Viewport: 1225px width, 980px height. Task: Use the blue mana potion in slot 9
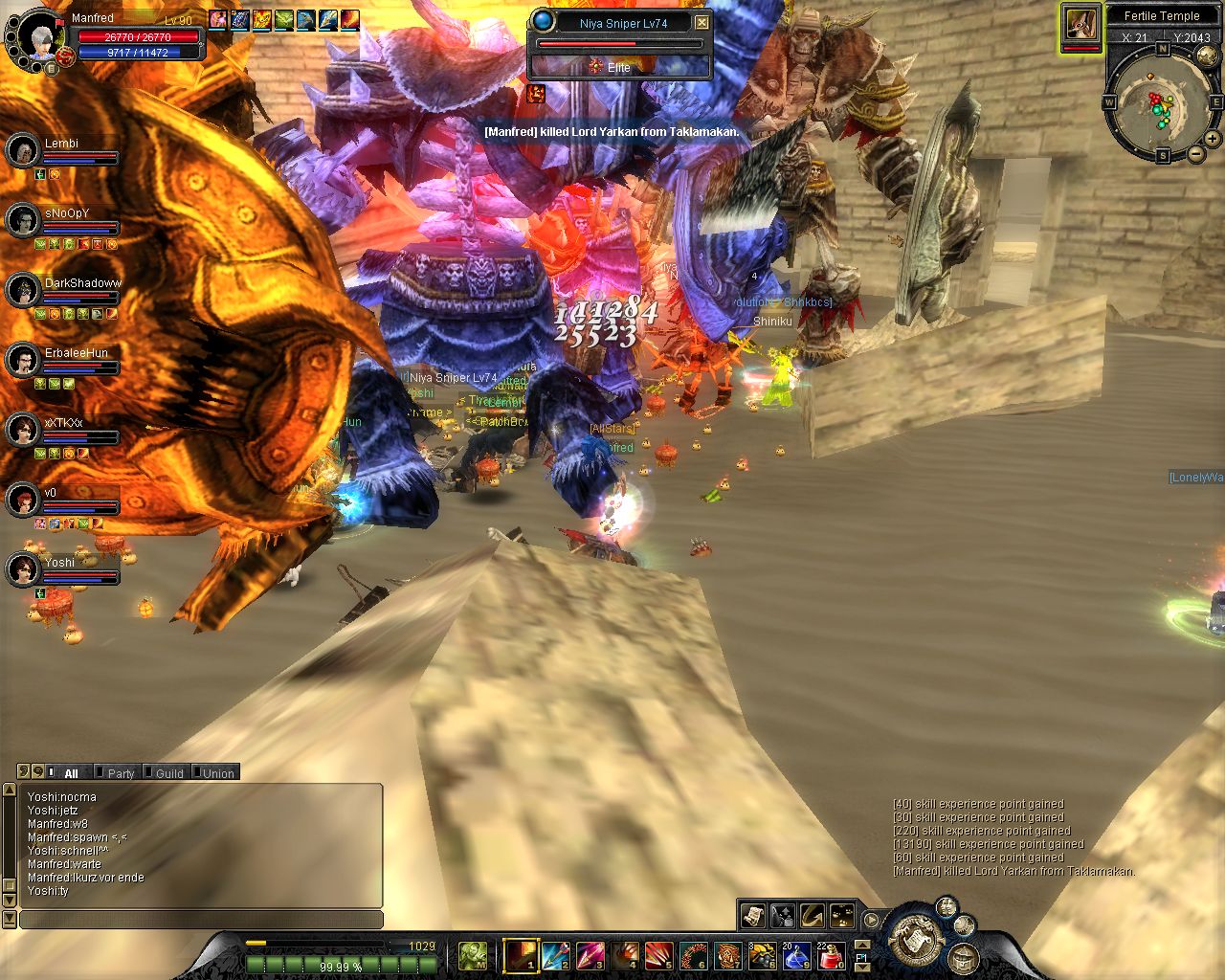(x=797, y=954)
